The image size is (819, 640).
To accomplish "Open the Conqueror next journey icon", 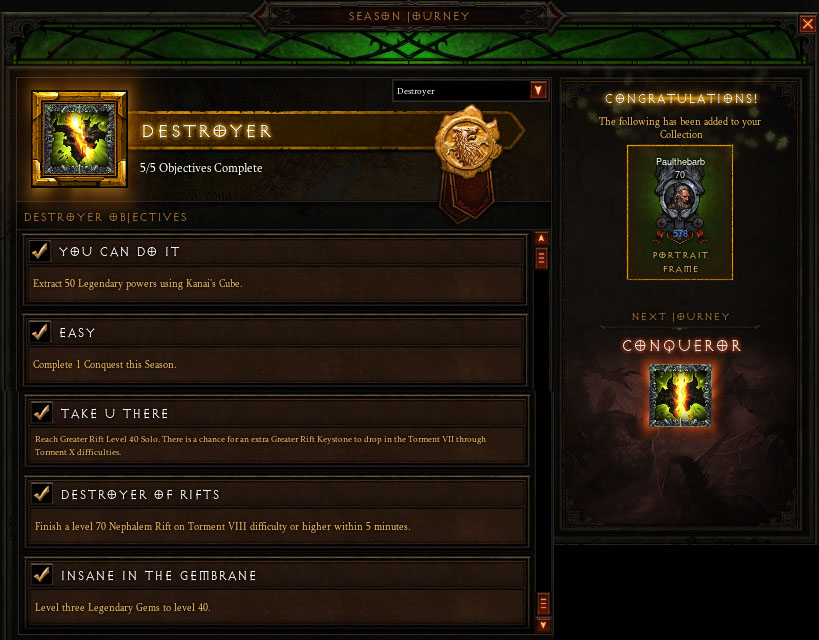I will [x=680, y=396].
